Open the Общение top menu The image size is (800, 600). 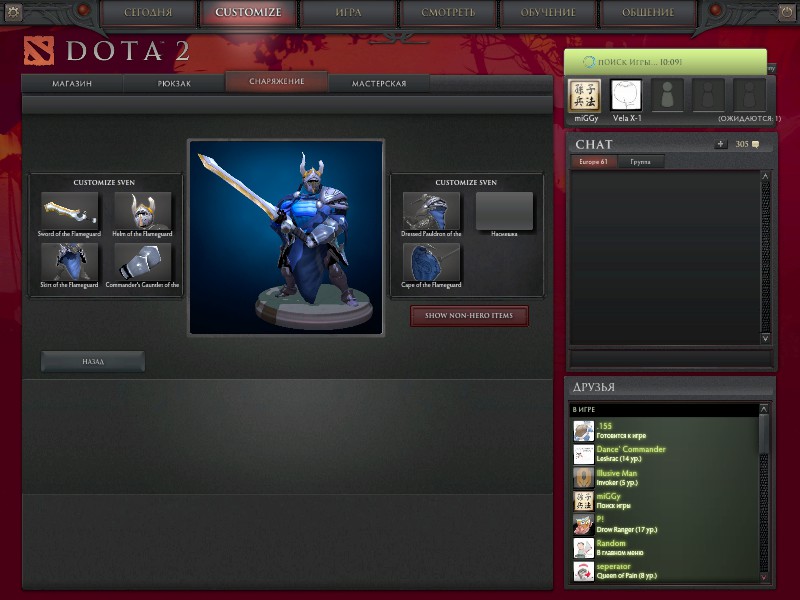coord(648,13)
